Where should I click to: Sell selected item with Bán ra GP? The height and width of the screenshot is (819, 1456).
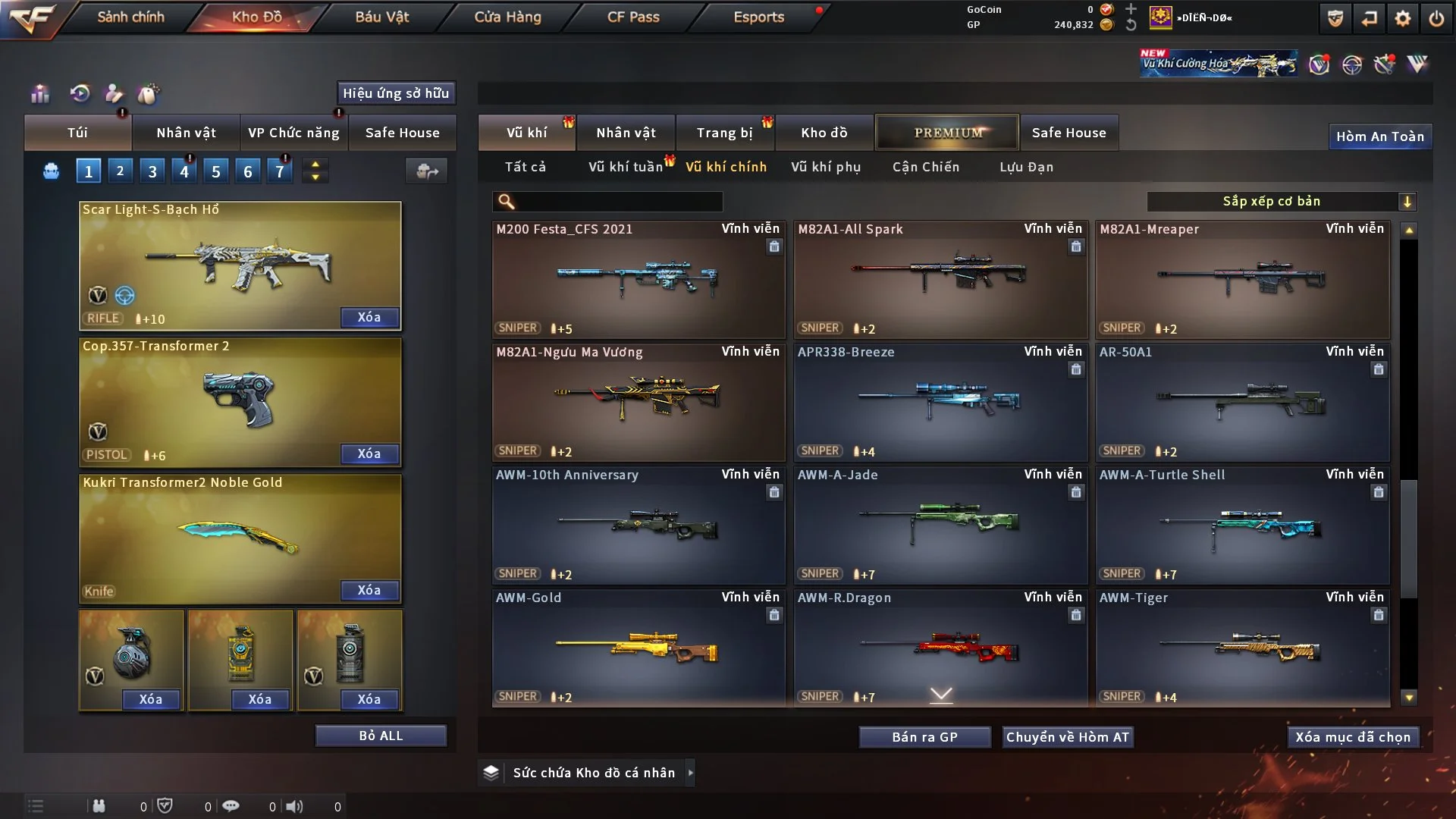click(x=924, y=737)
